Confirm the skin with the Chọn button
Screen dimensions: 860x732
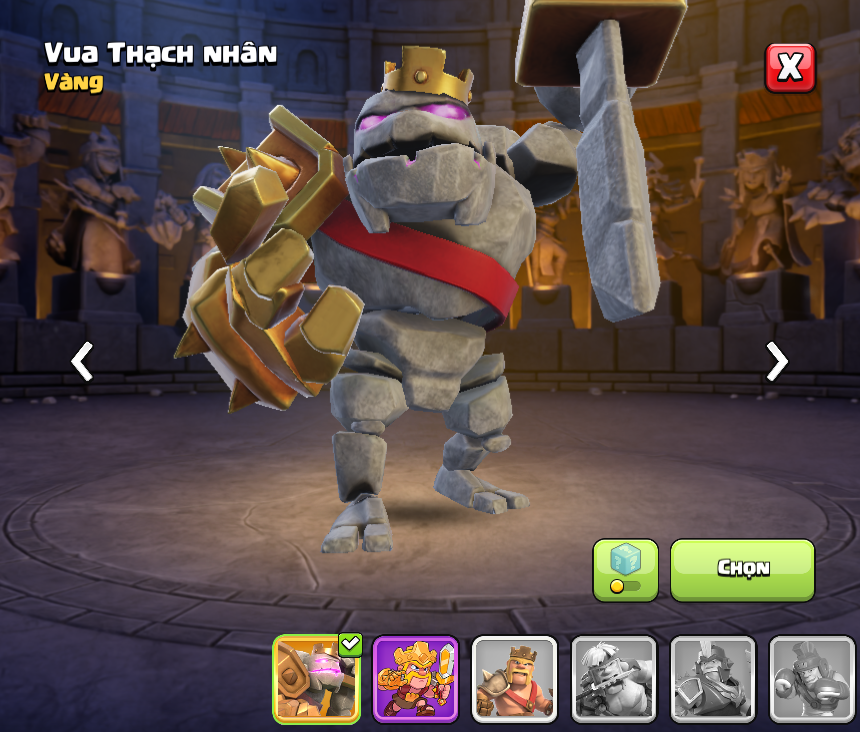click(x=742, y=569)
